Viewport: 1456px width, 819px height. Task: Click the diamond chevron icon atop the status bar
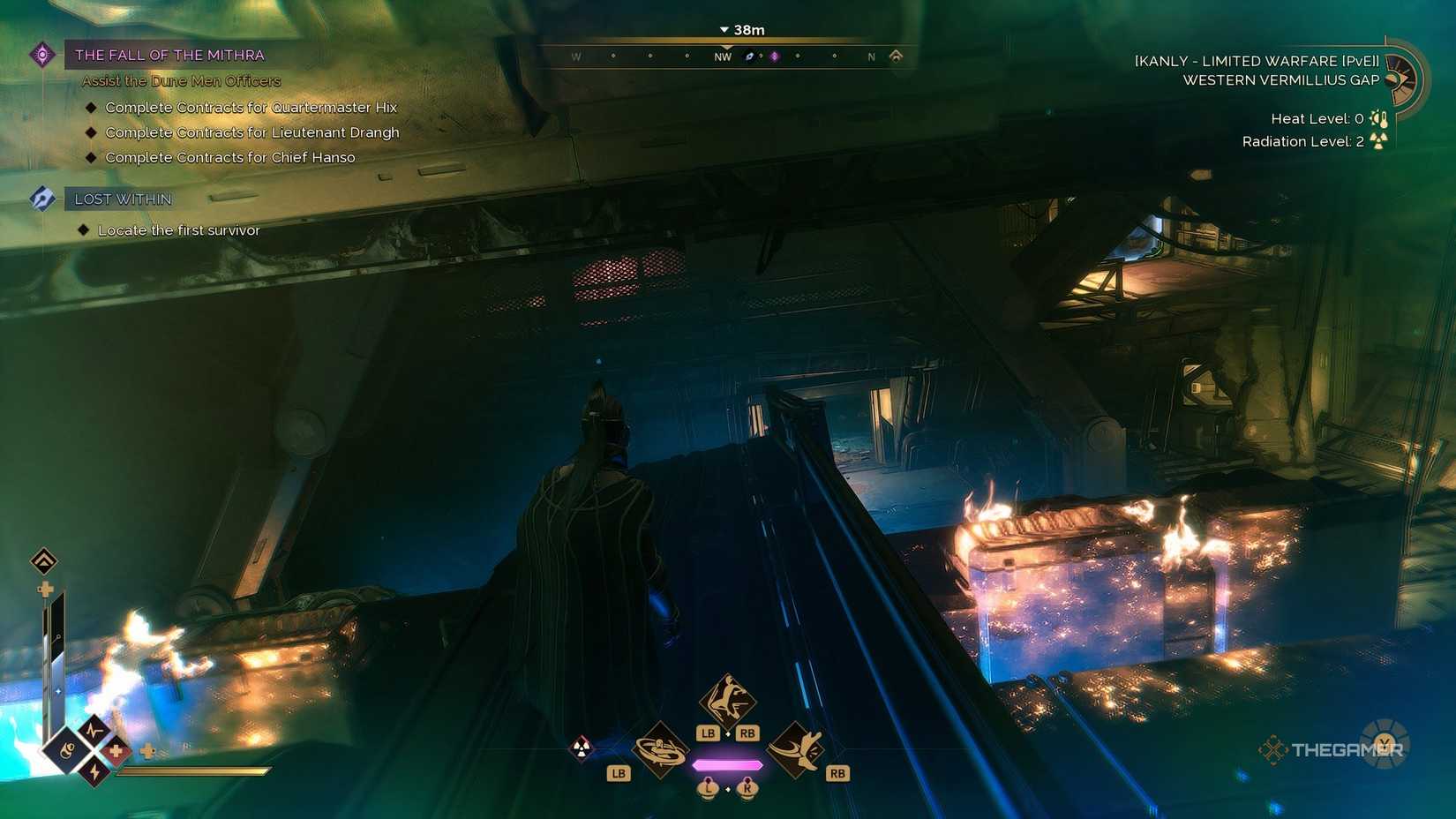pyautogui.click(x=42, y=560)
